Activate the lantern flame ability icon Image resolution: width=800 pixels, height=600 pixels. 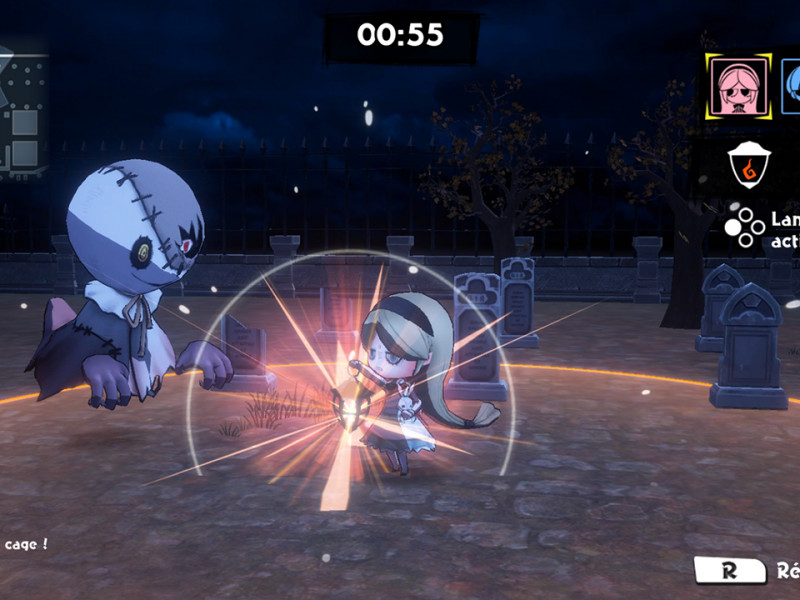click(743, 165)
